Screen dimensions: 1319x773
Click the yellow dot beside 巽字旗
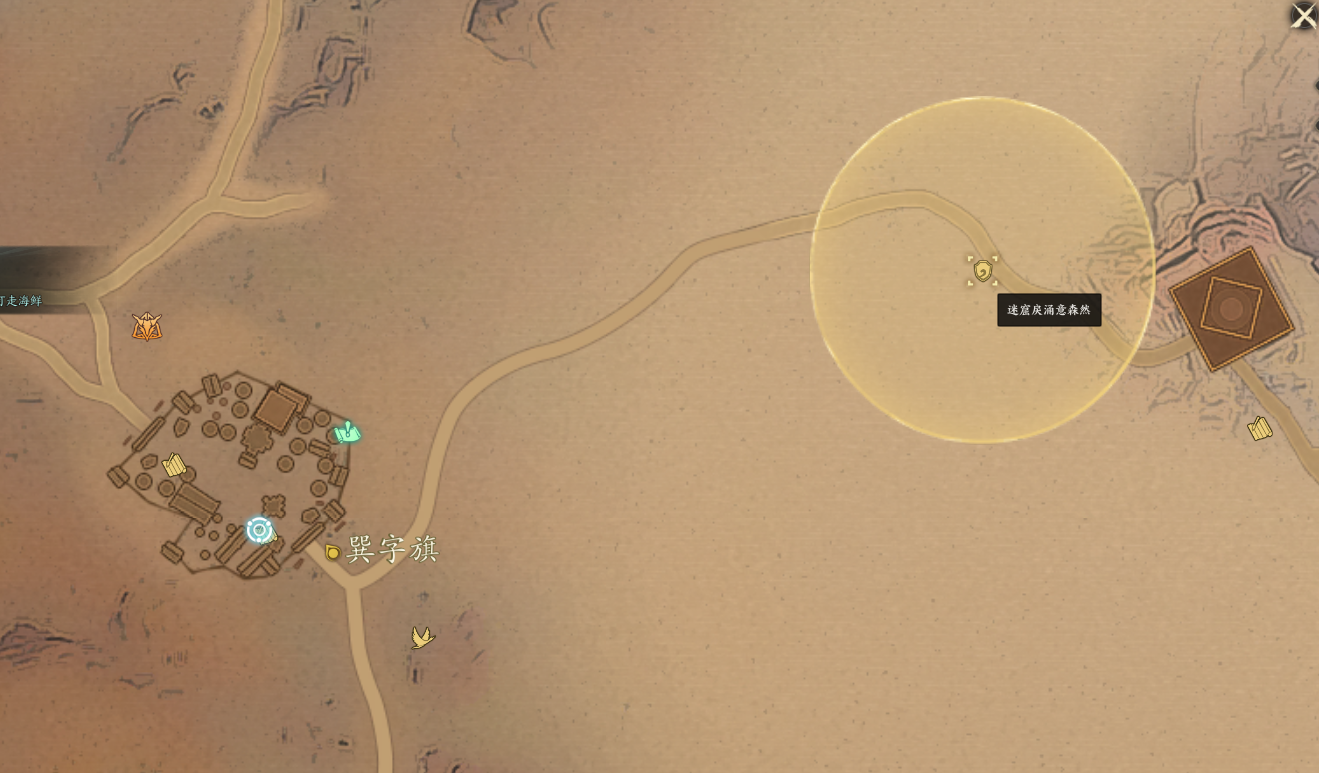click(x=333, y=552)
